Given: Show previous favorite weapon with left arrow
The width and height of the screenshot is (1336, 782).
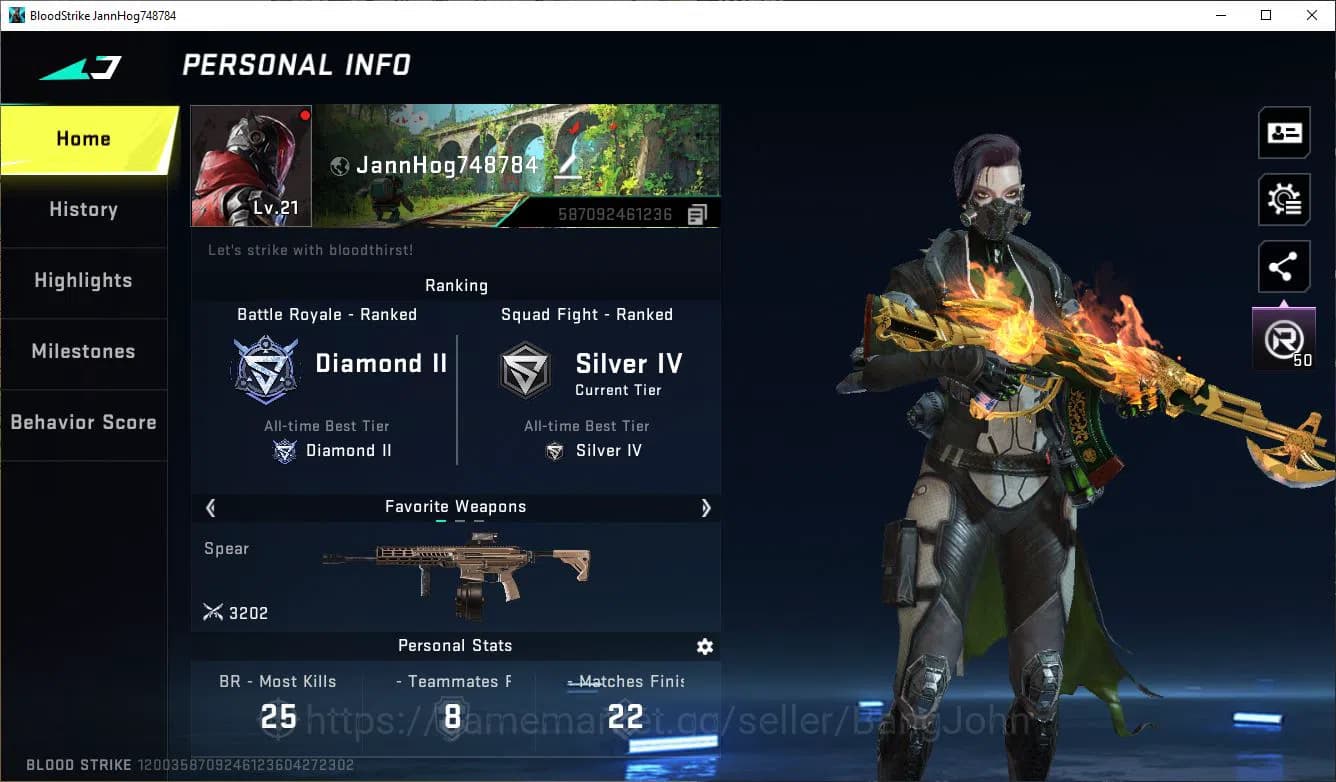Looking at the screenshot, I should coord(210,508).
